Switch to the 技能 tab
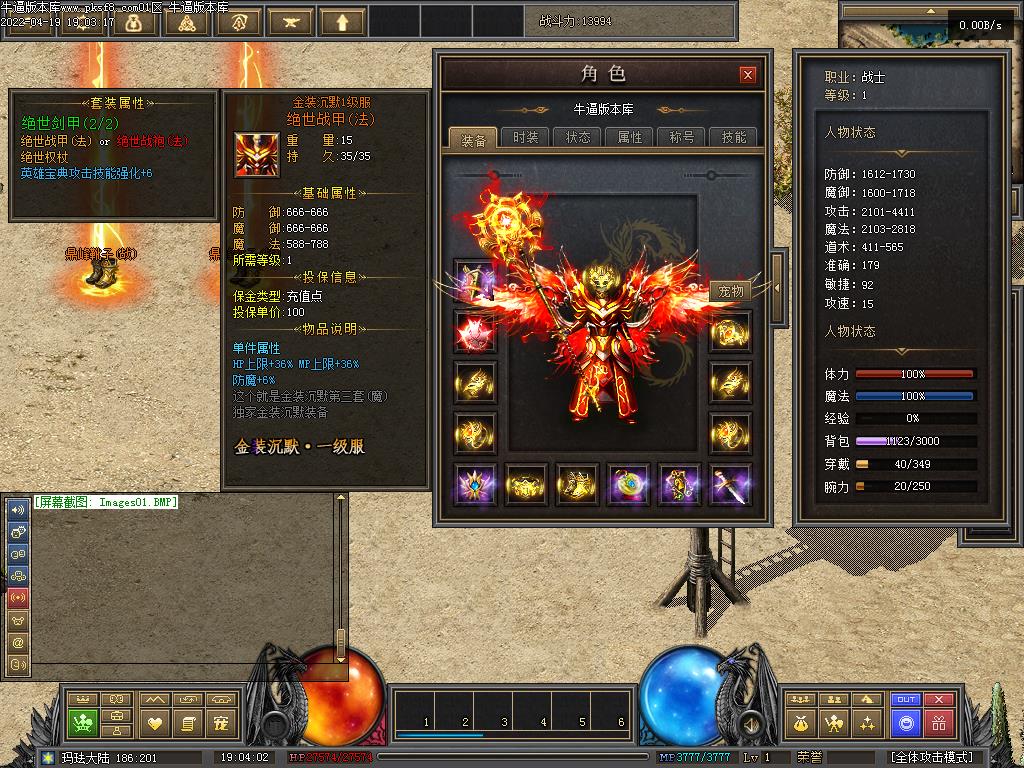The height and width of the screenshot is (768, 1024). (x=734, y=137)
